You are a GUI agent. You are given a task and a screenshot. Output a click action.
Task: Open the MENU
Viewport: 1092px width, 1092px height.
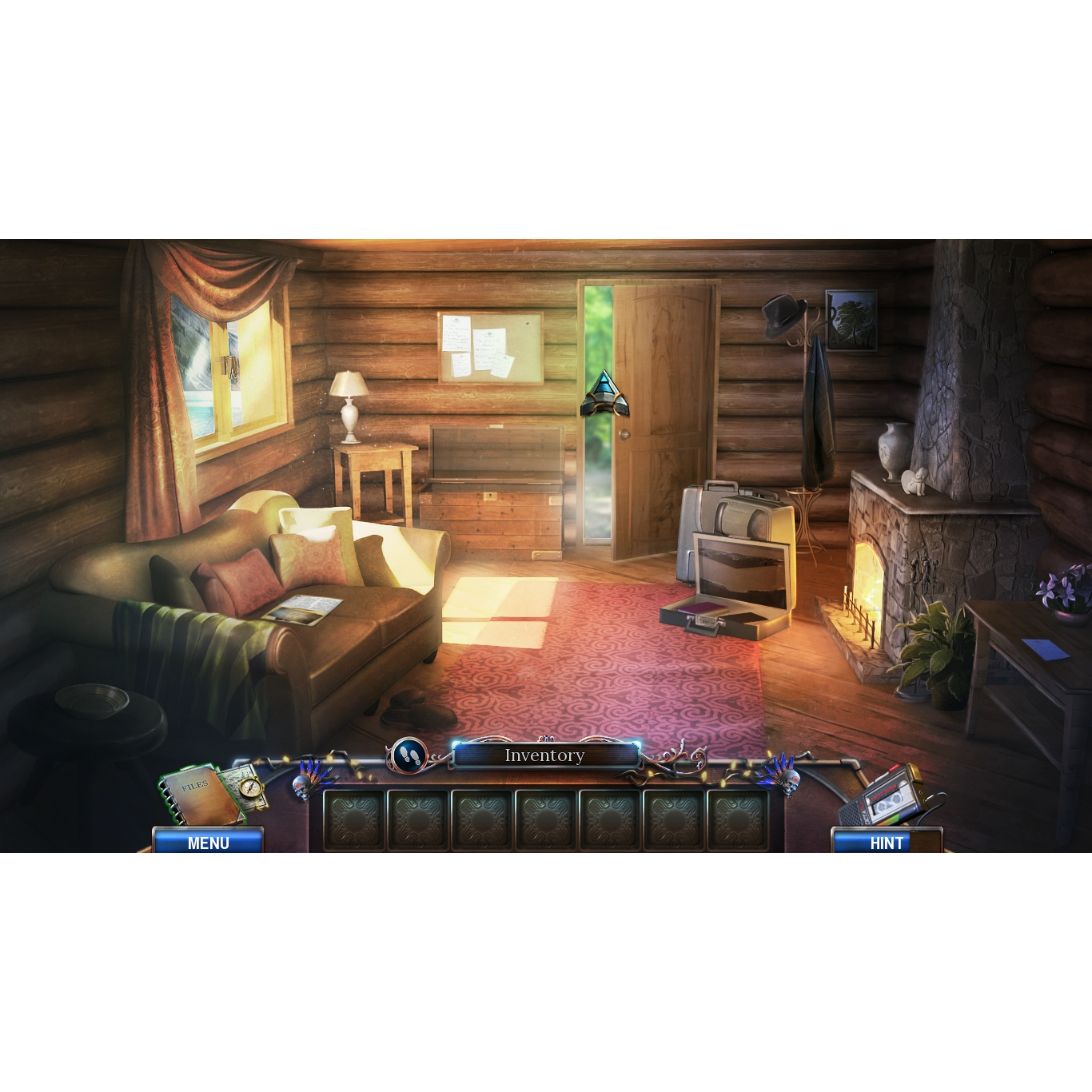(209, 842)
